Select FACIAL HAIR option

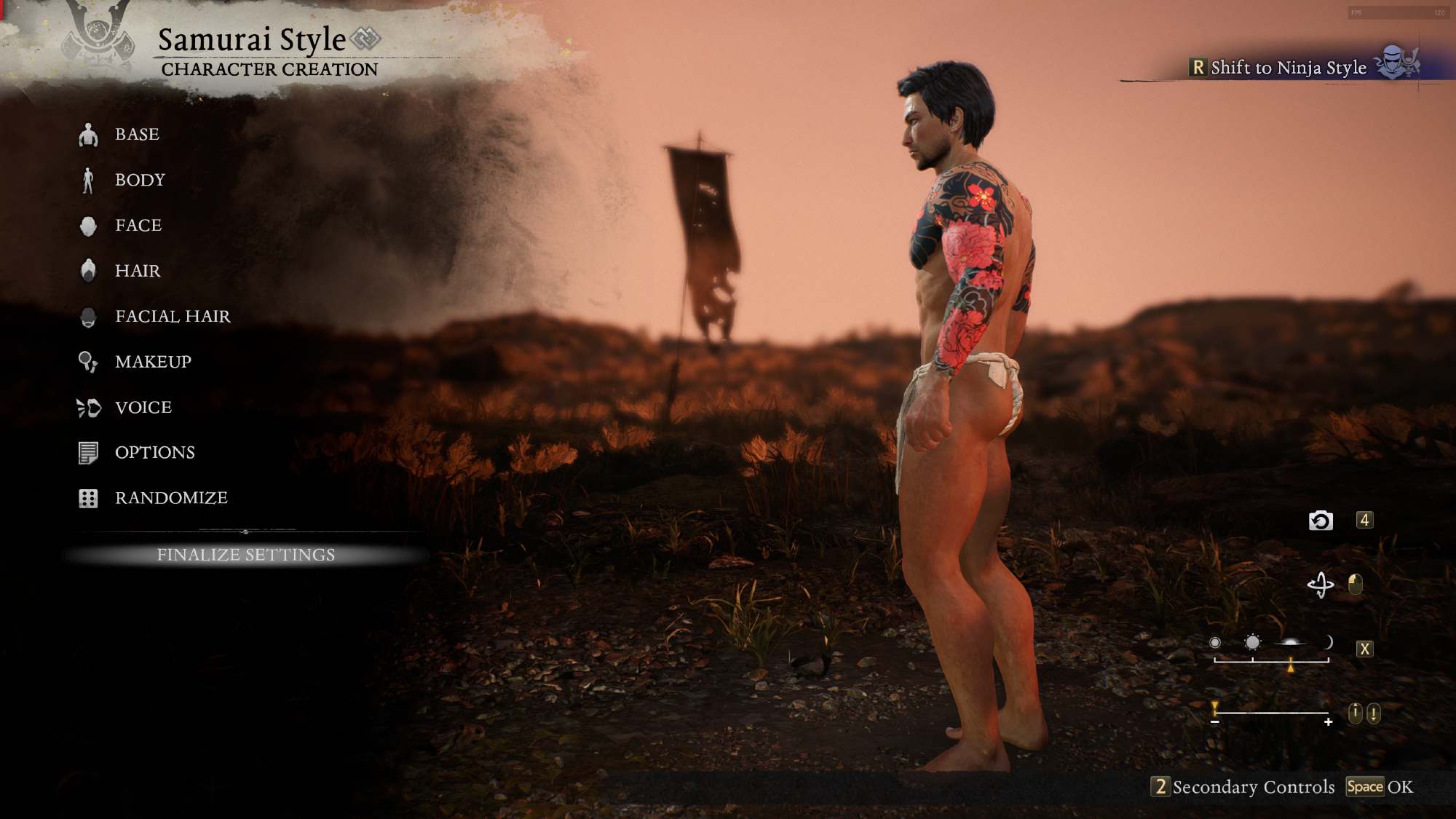click(x=173, y=317)
